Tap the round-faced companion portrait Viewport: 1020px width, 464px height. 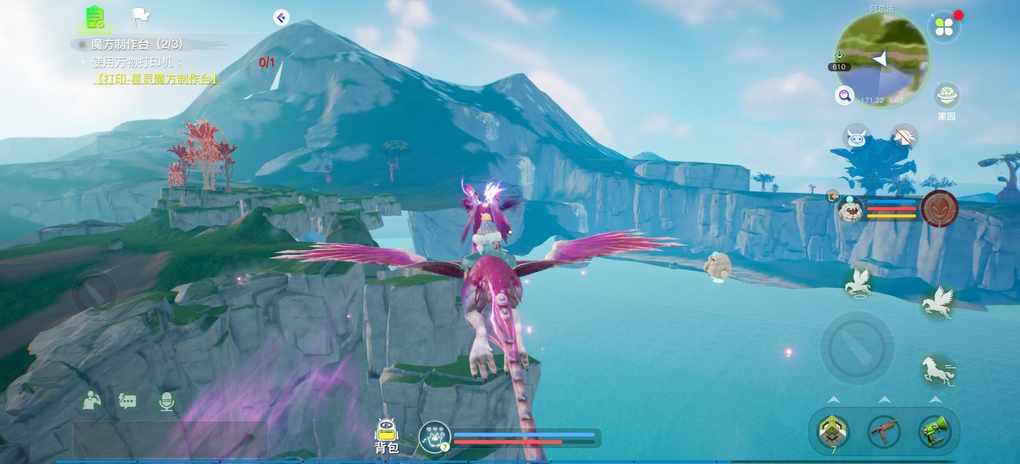850,209
